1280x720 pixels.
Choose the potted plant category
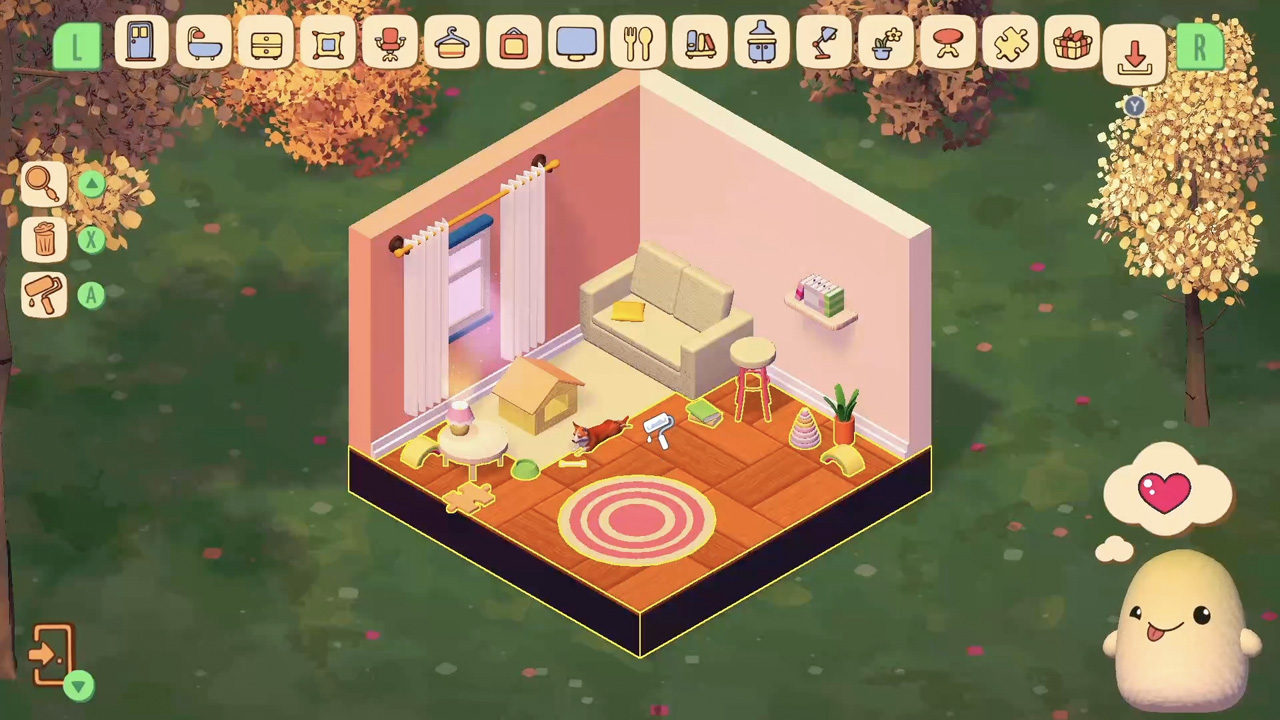886,43
